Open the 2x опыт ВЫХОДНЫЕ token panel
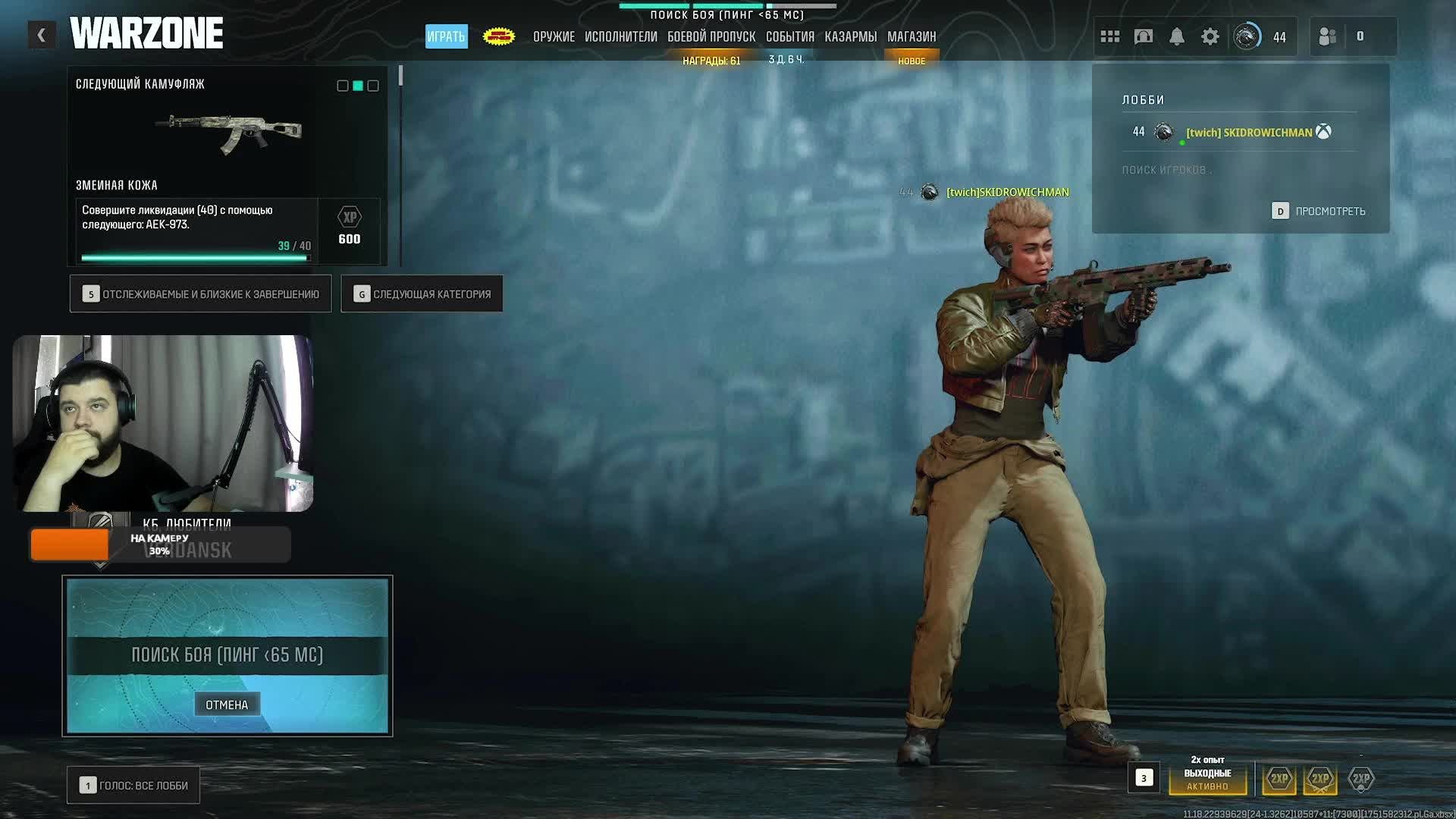1456x819 pixels. tap(1207, 773)
